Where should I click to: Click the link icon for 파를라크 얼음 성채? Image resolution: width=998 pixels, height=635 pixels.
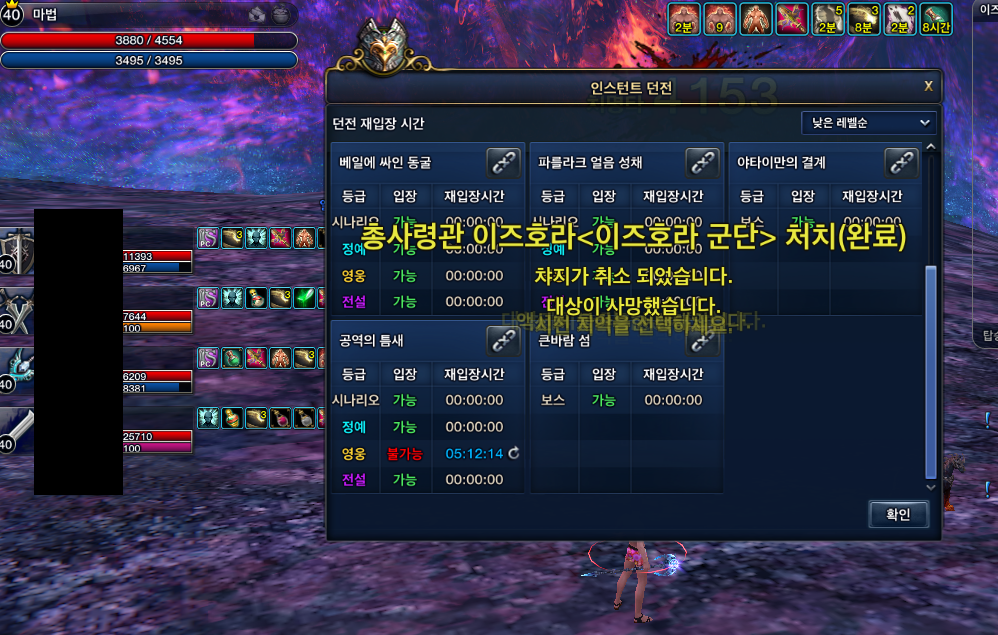point(702,162)
